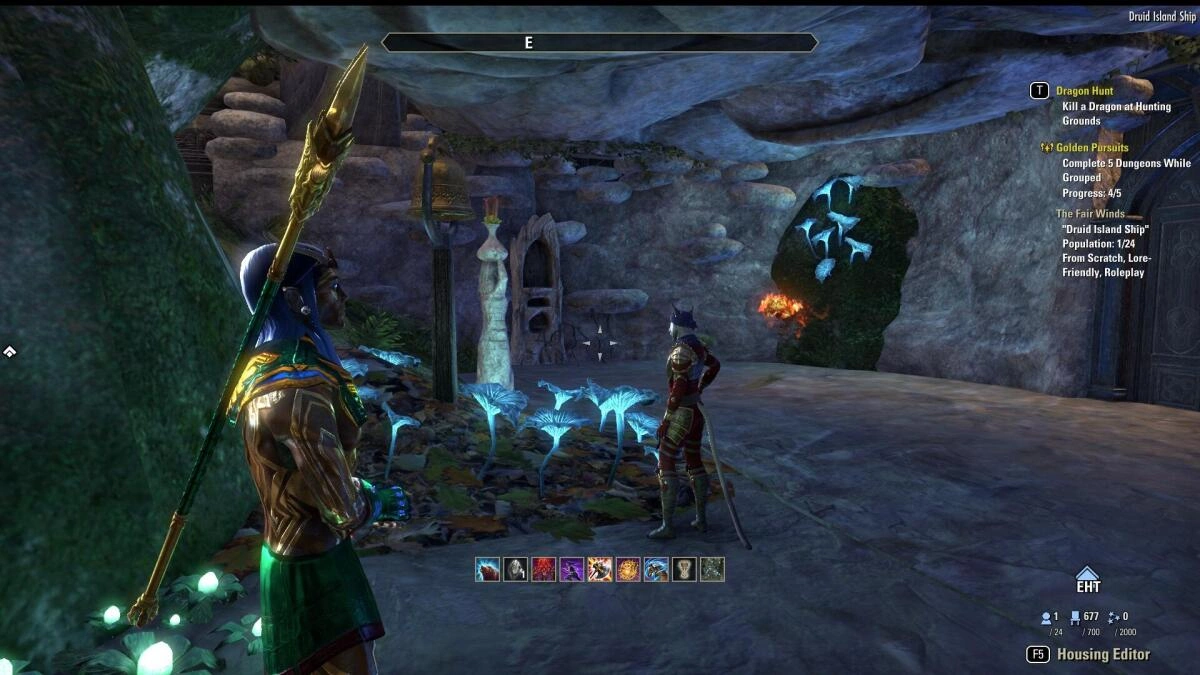Screen dimensions: 1200x675
Task: Select the pale trophy ability slot
Action: 684,569
